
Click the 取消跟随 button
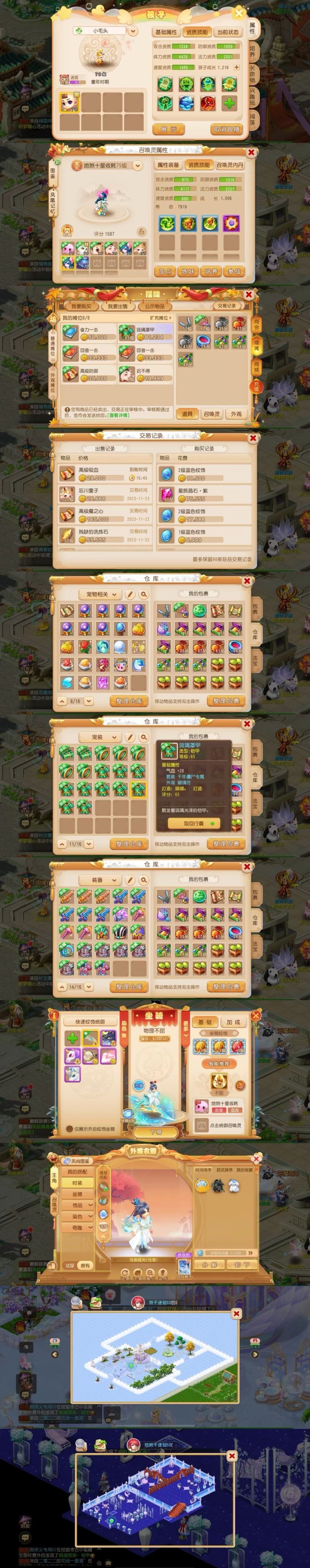click(227, 129)
